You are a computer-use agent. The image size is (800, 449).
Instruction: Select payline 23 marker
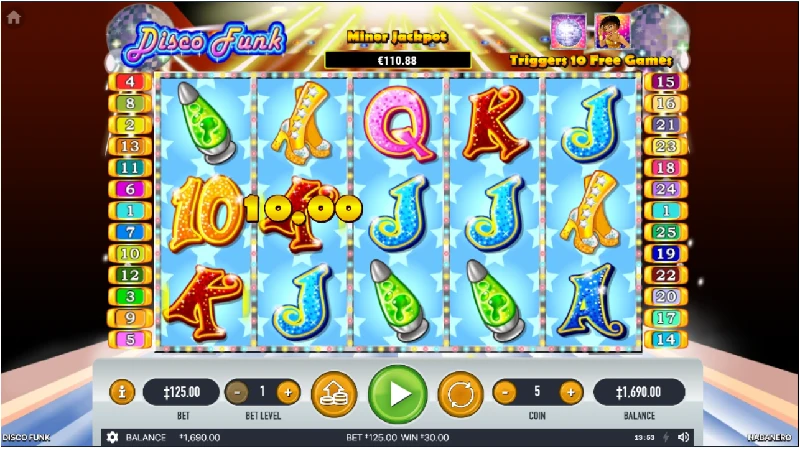click(x=665, y=146)
